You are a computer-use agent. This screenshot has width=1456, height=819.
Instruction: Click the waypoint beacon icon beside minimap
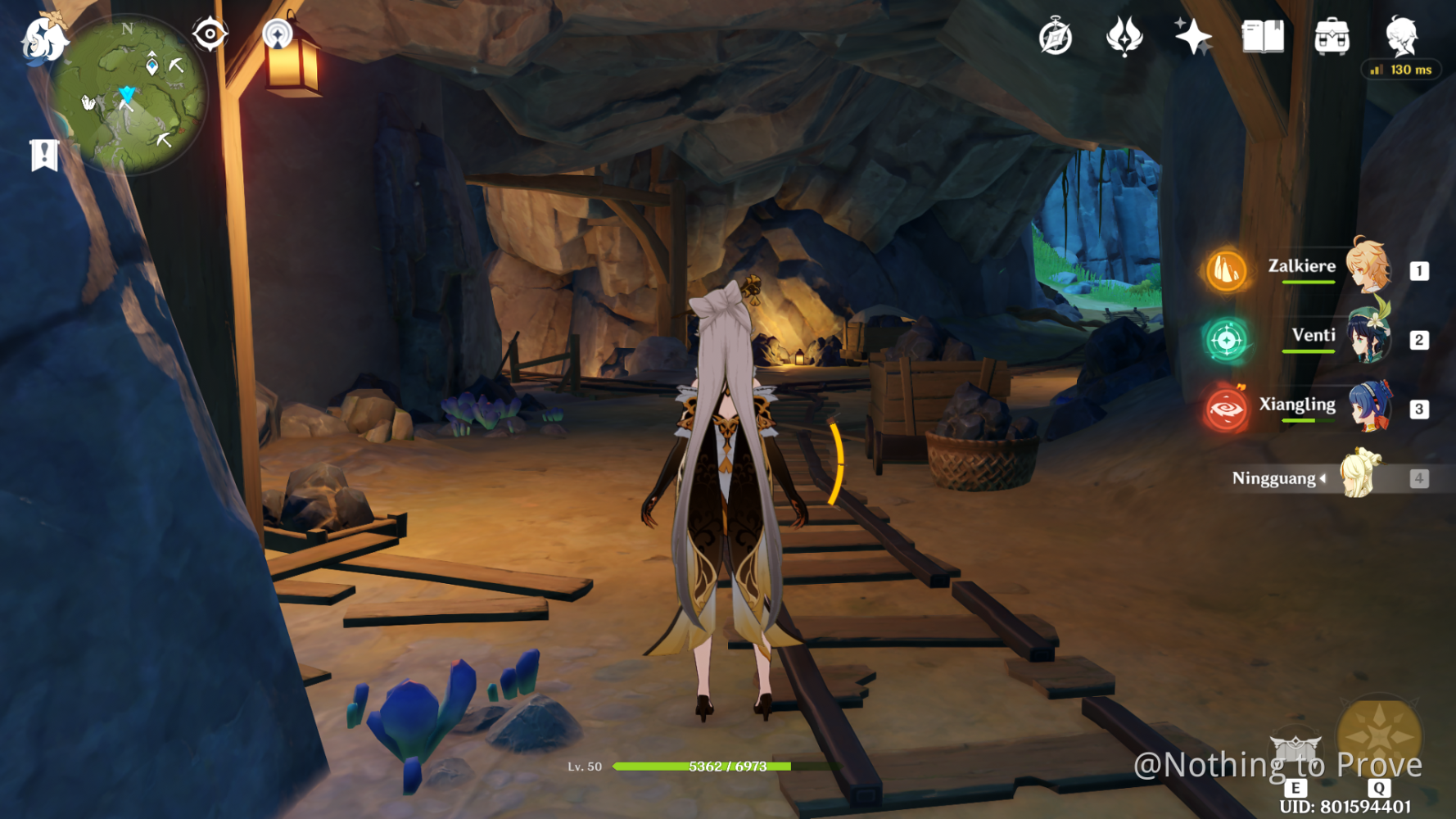point(279,33)
